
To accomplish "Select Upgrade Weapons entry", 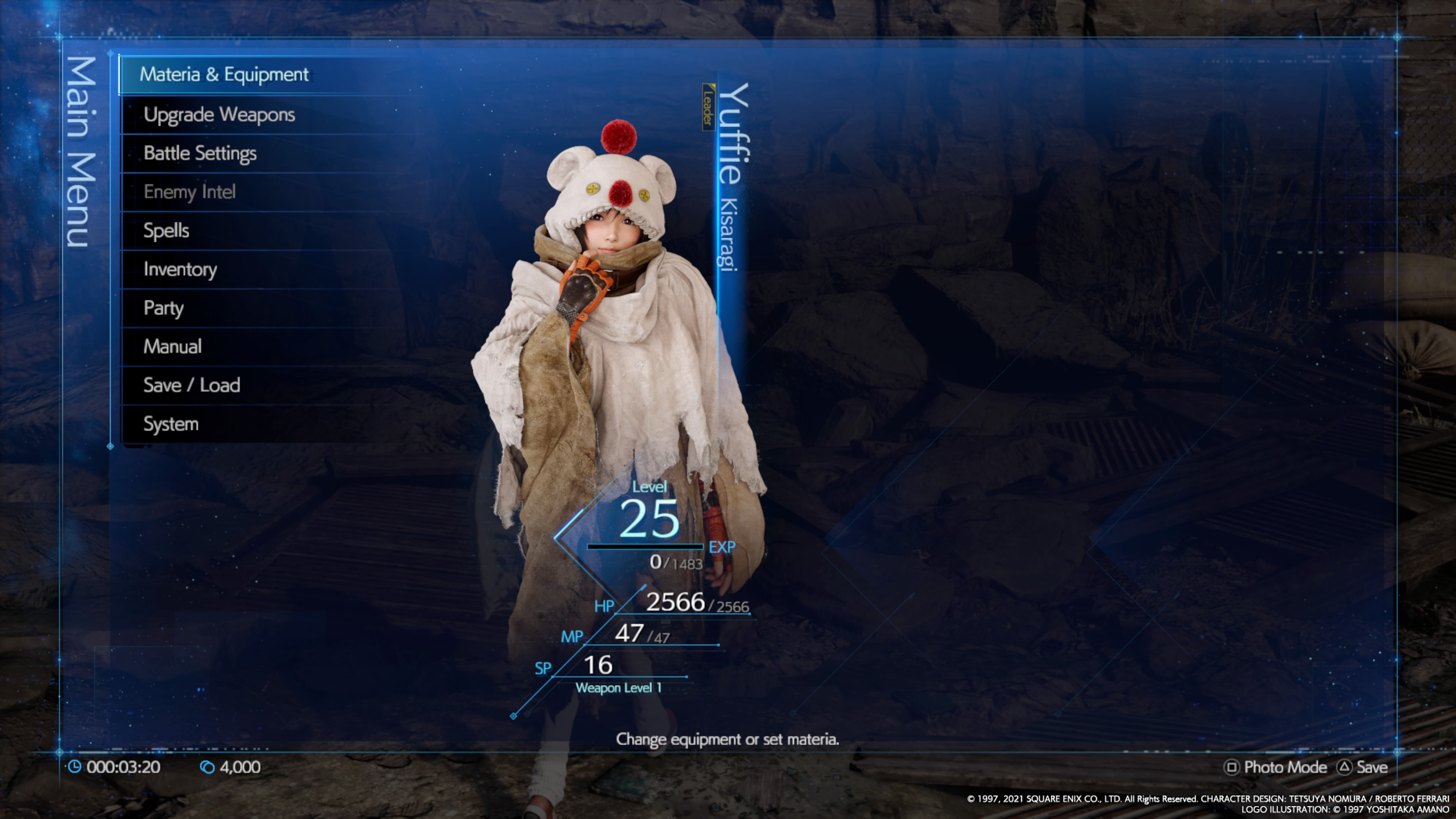I will click(219, 115).
